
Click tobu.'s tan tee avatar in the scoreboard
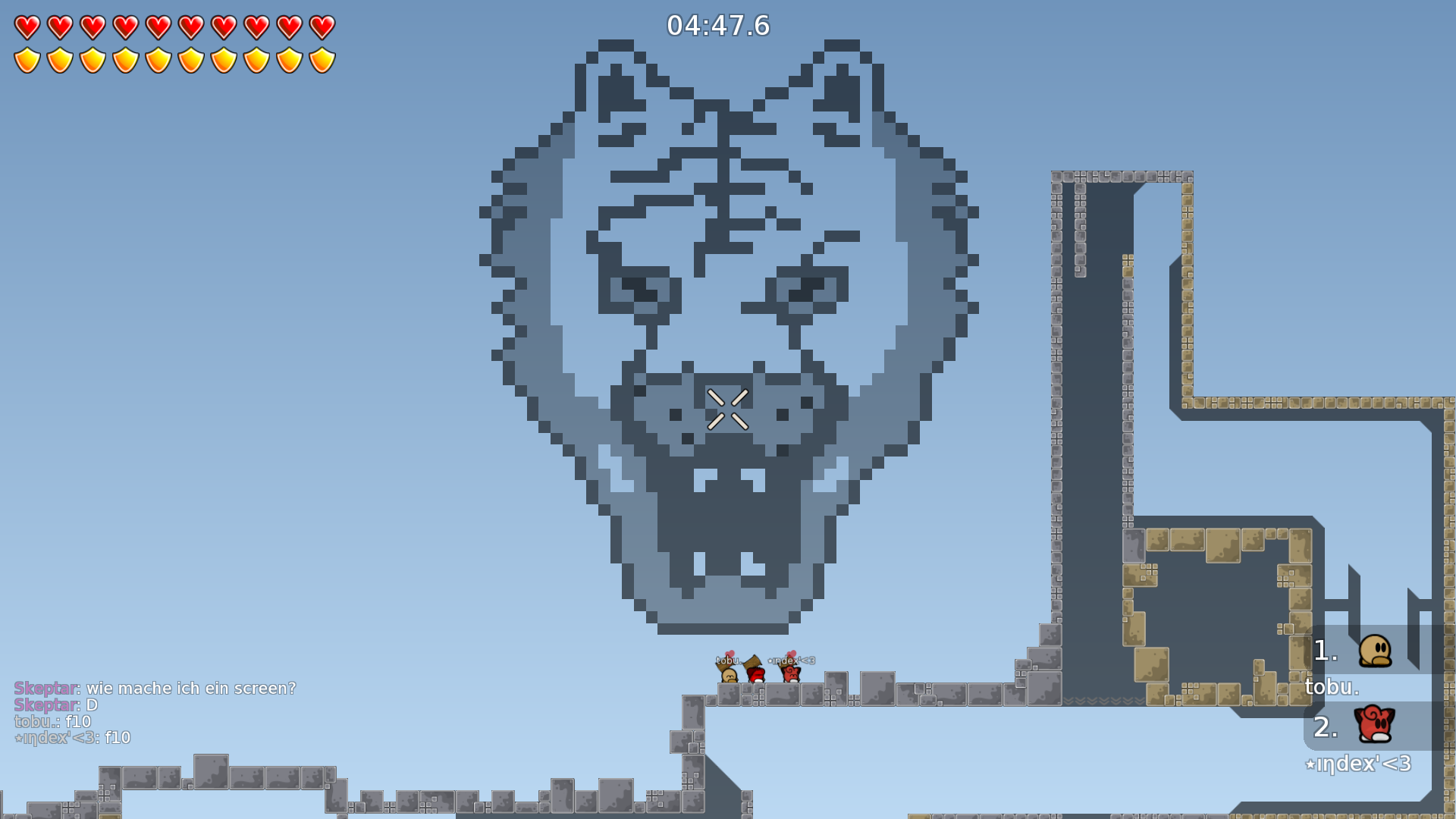(x=1376, y=652)
